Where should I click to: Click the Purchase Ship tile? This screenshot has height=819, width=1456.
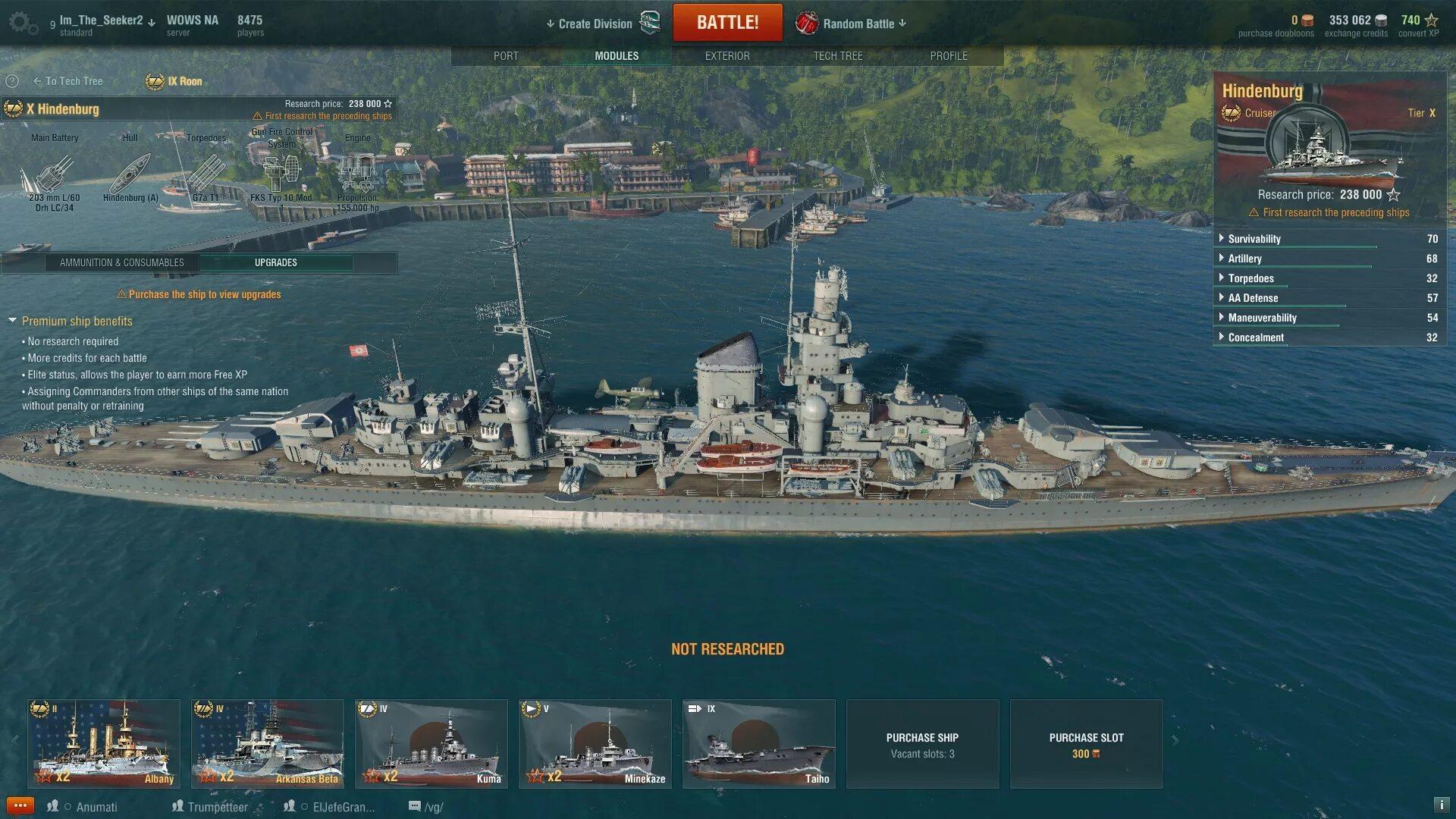point(922,744)
